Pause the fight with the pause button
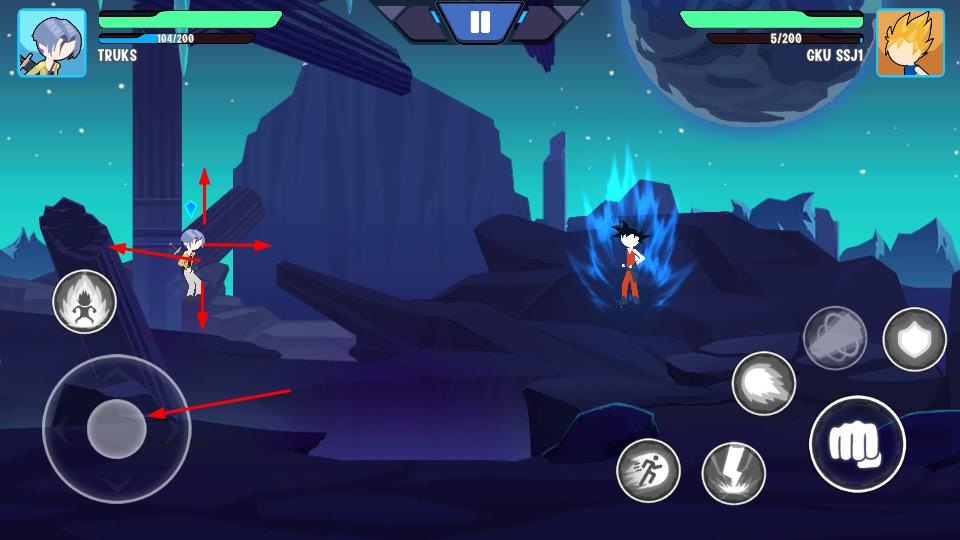The image size is (960, 540). pos(480,22)
